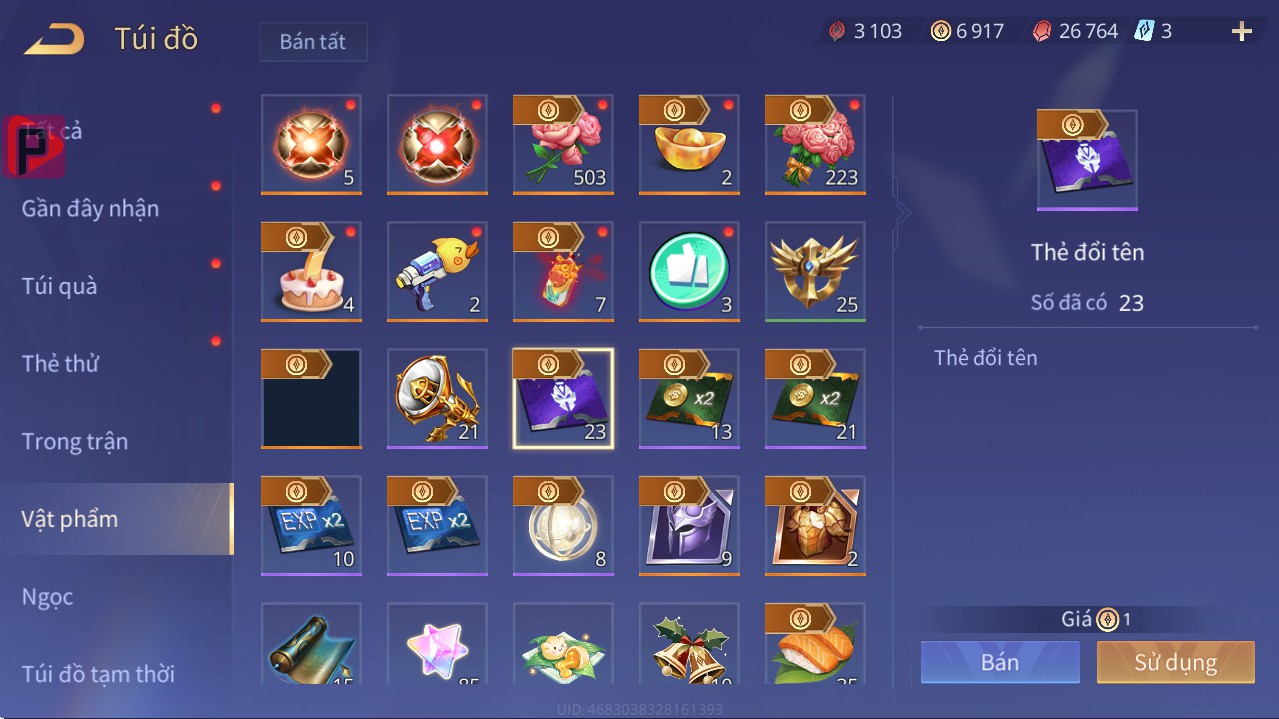Show the Thẻ thử category
Image resolution: width=1279 pixels, height=719 pixels.
(60, 363)
